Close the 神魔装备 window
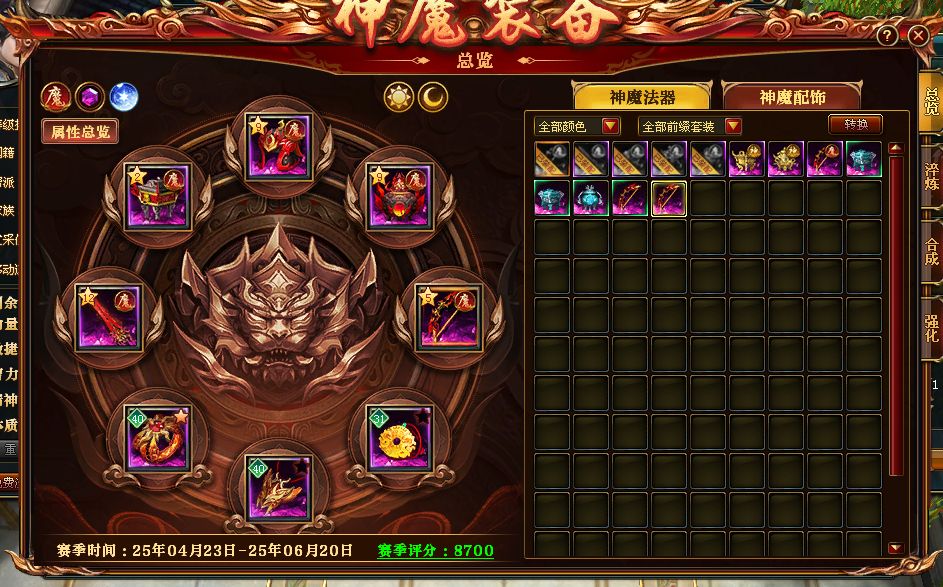Screen dimensions: 943x587 919,36
